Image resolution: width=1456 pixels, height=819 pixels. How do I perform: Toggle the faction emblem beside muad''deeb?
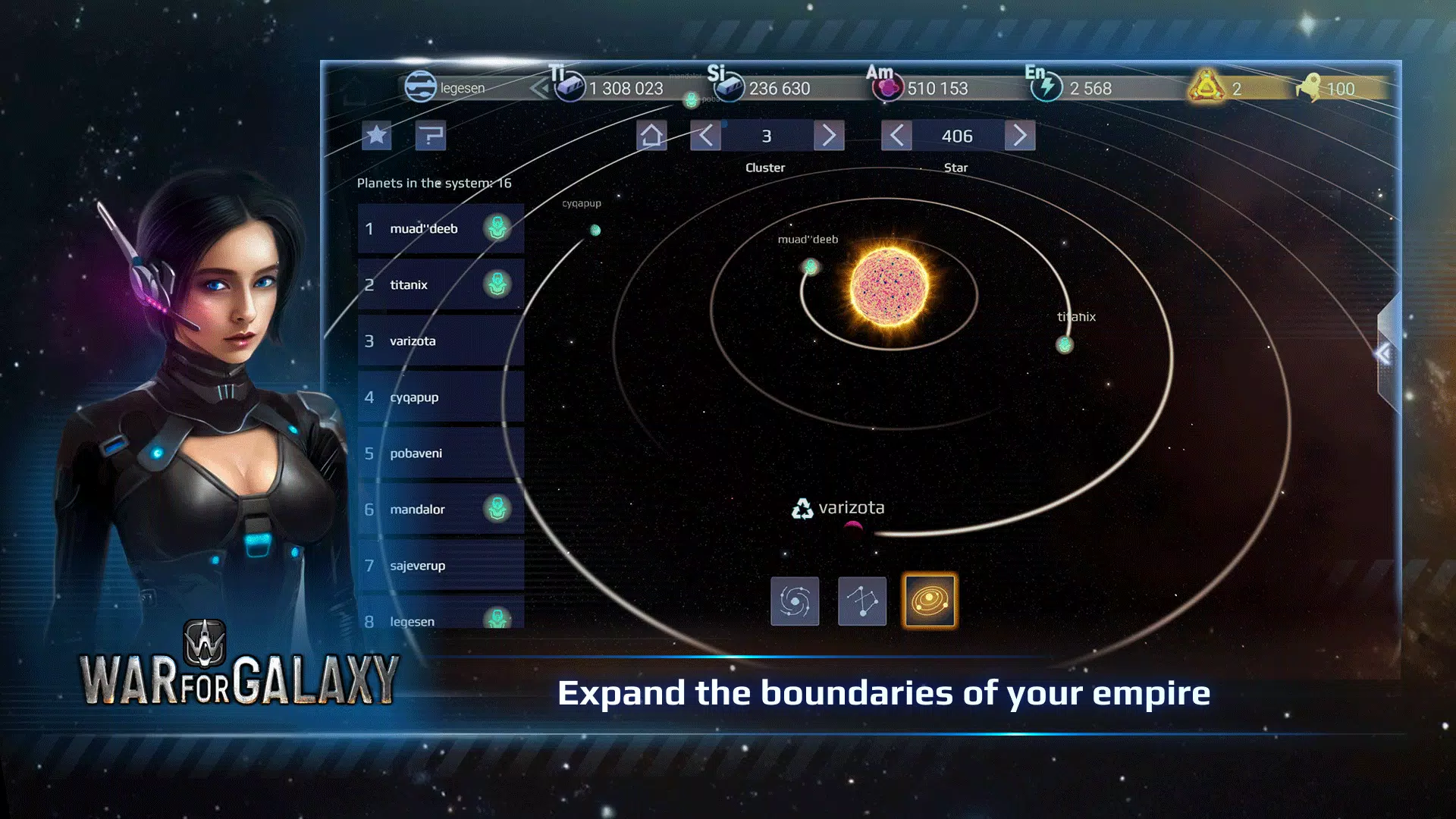coord(497,228)
